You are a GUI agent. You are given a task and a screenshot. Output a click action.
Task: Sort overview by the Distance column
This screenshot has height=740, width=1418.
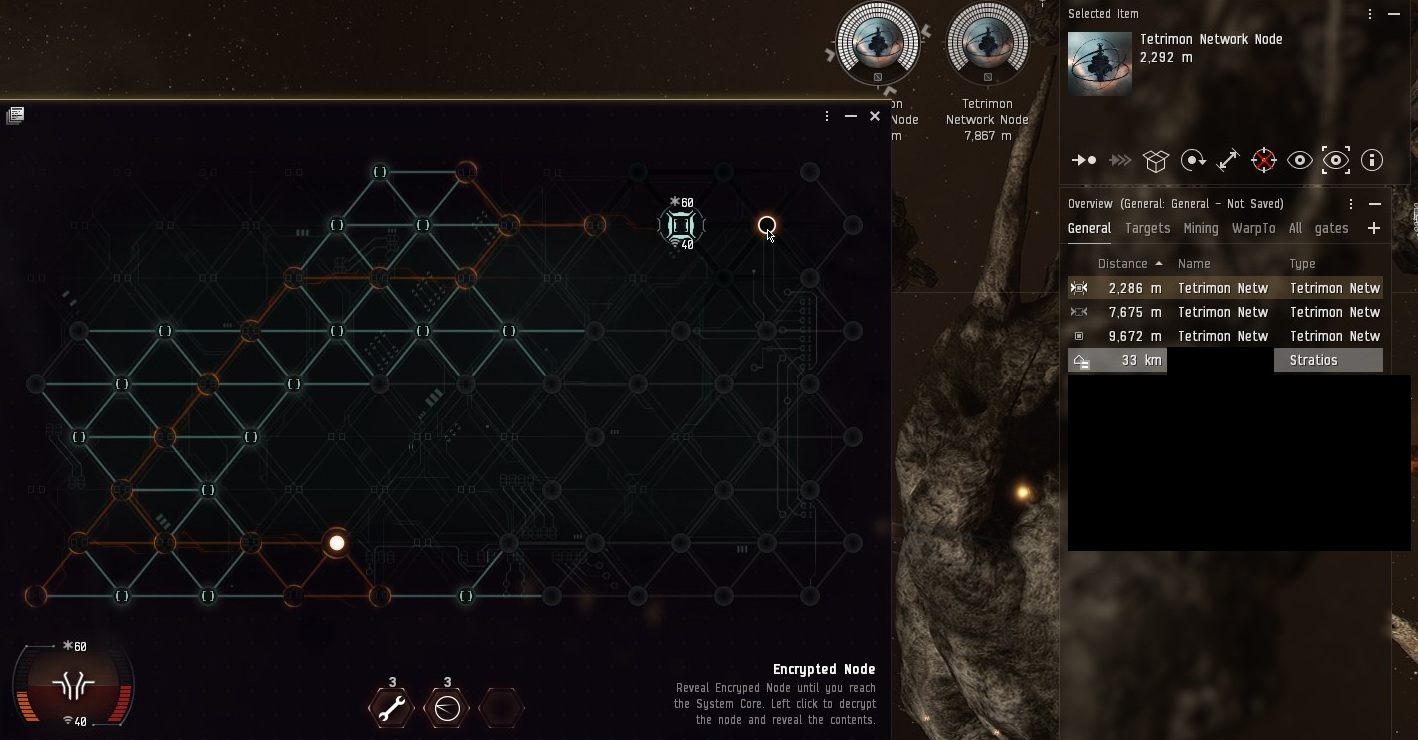click(x=1123, y=264)
